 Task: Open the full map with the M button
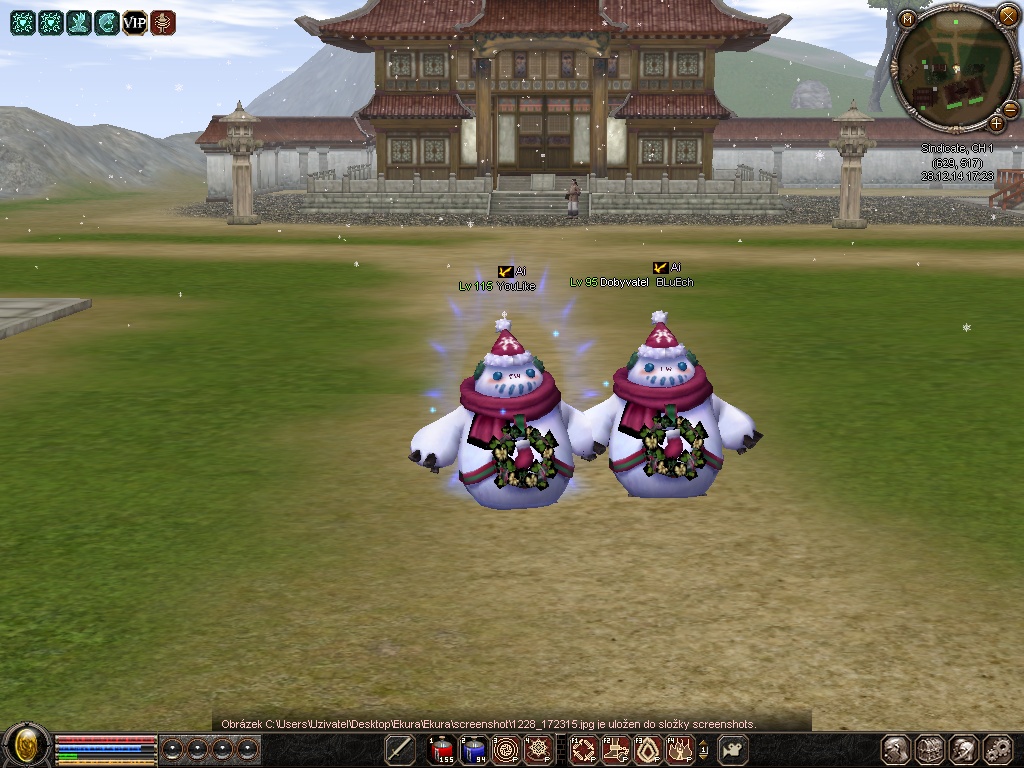coord(907,19)
